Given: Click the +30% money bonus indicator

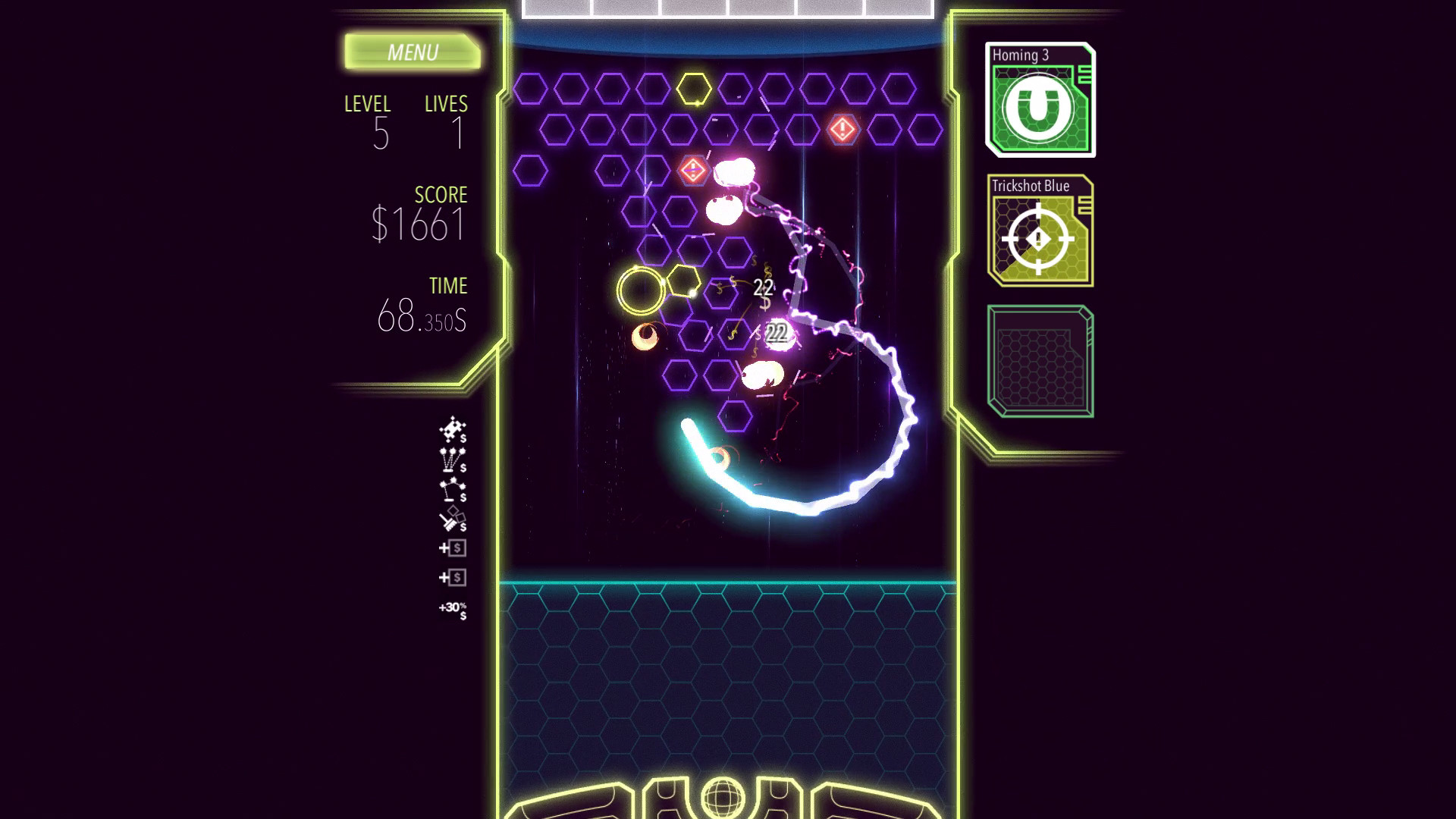Looking at the screenshot, I should tap(452, 609).
